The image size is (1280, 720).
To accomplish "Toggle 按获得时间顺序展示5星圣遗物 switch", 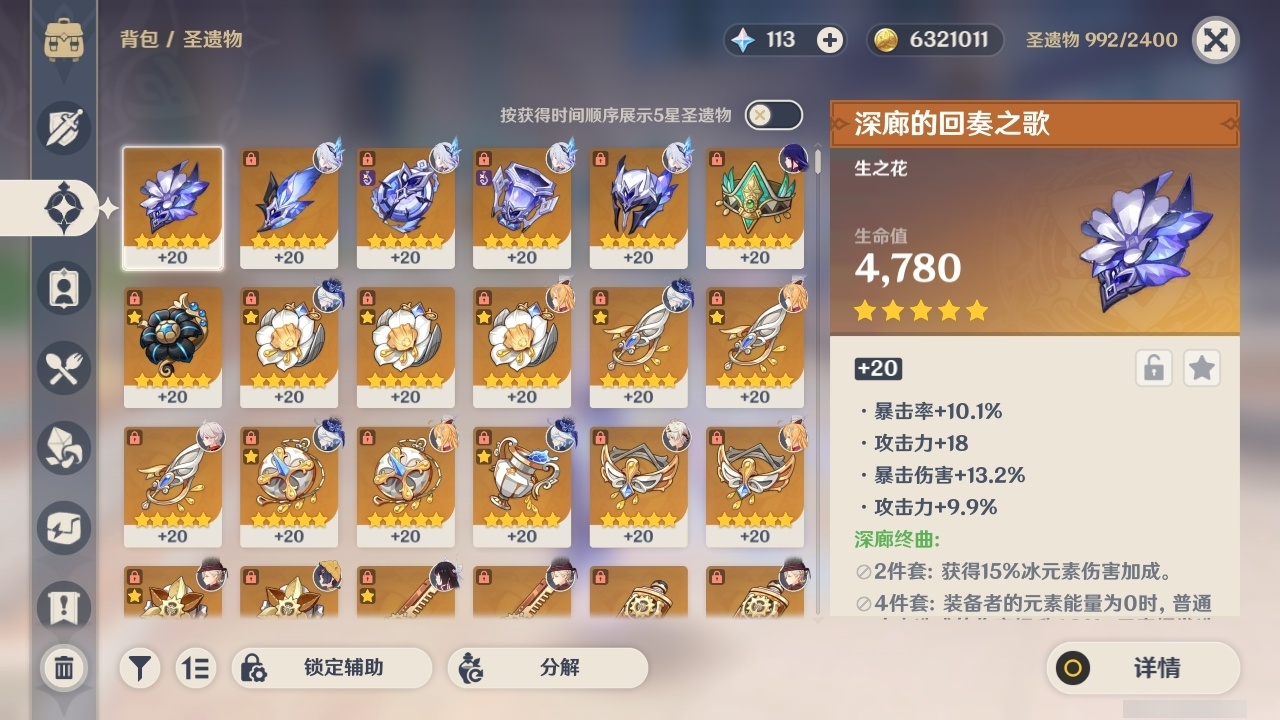I will [775, 115].
